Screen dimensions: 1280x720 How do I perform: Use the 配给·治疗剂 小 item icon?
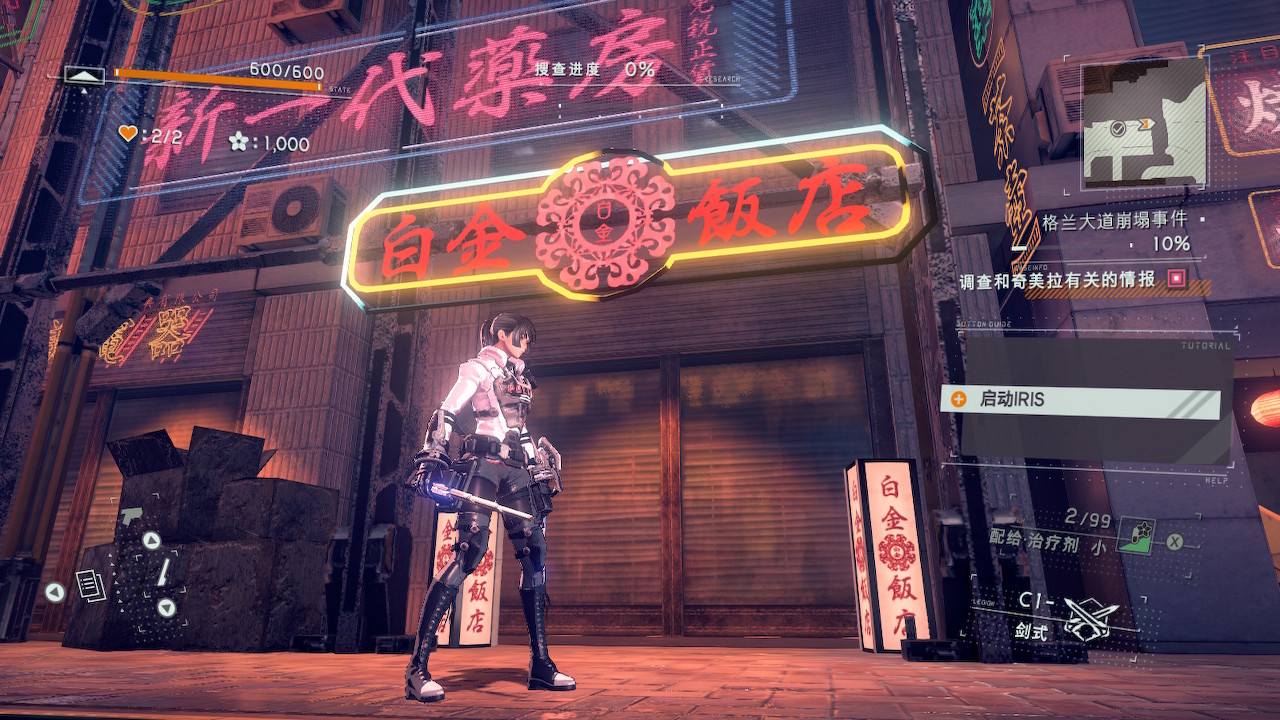[x=1135, y=535]
